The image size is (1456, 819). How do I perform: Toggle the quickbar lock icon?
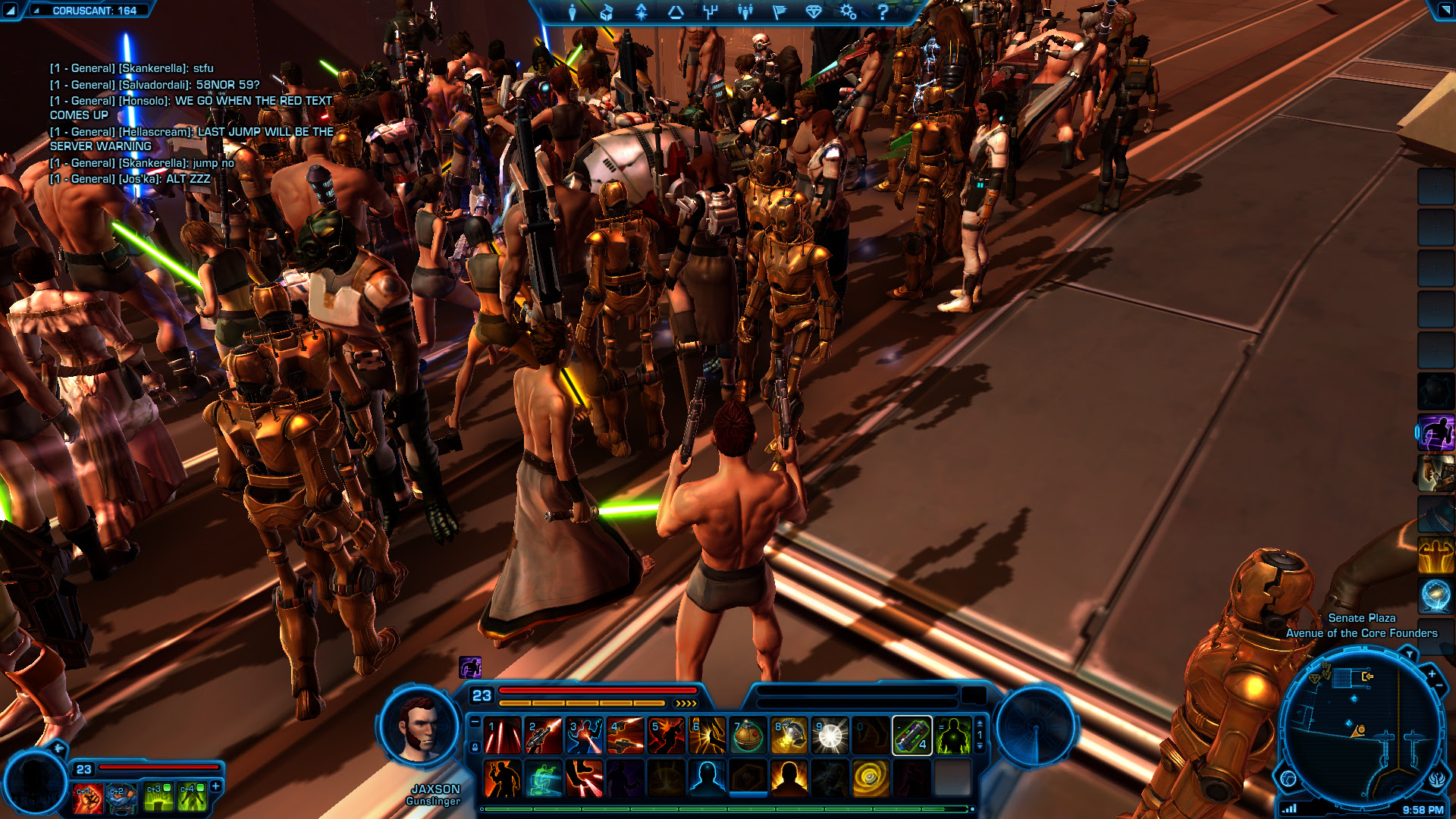tap(475, 747)
